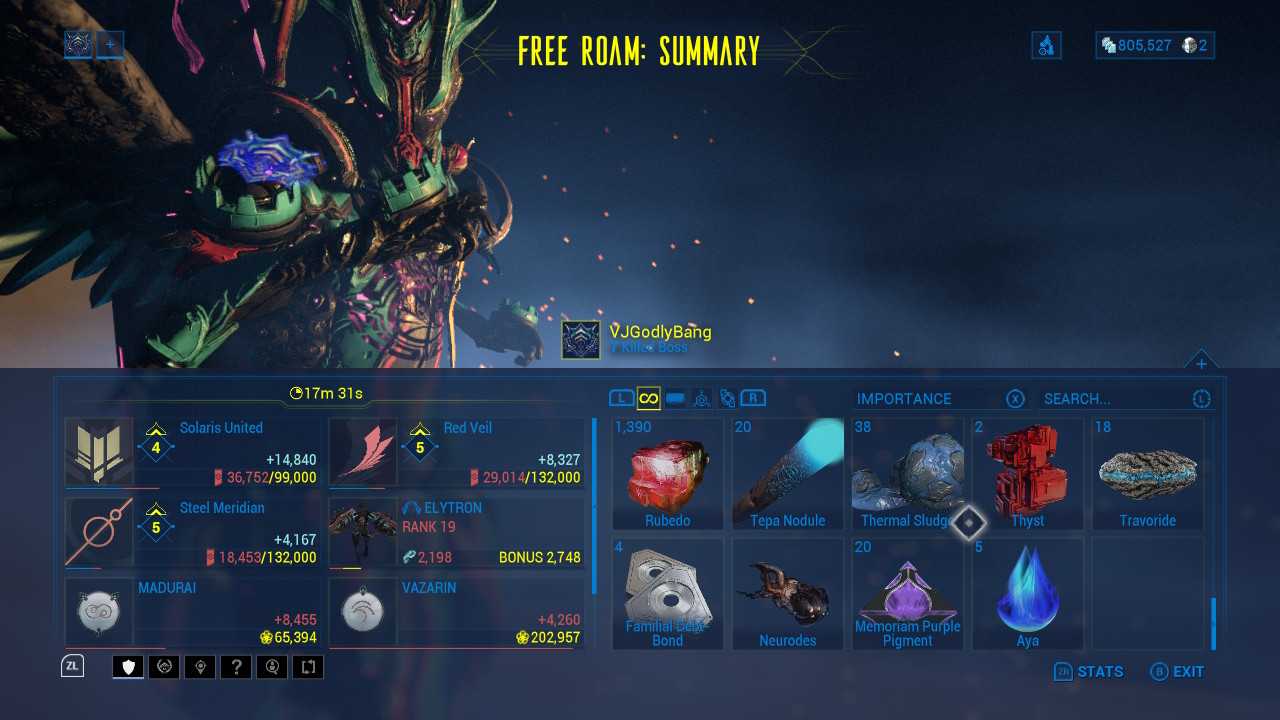The height and width of the screenshot is (720, 1280).
Task: Select the Familial Debt-Bond item
Action: click(x=668, y=594)
